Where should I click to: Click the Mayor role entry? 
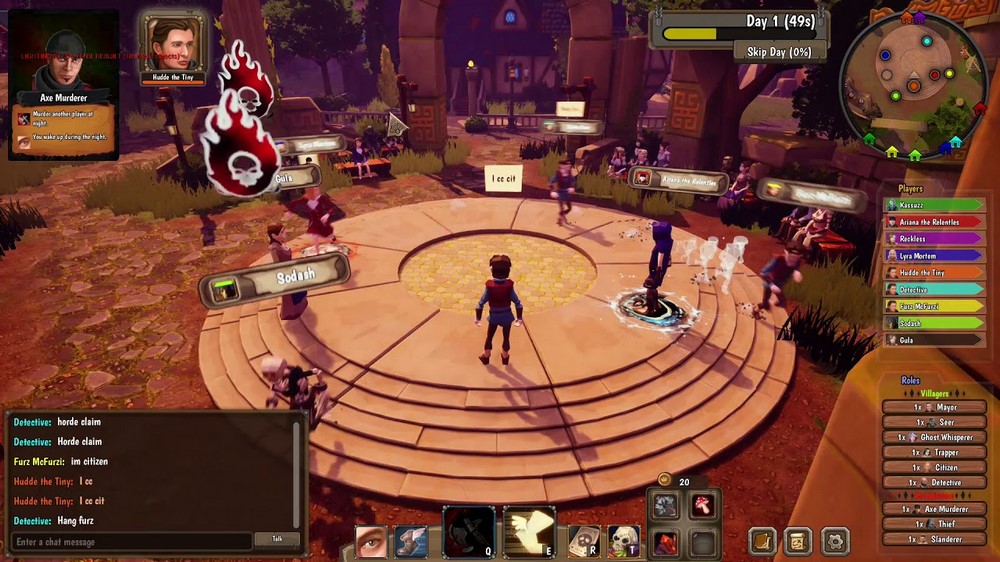(x=935, y=408)
